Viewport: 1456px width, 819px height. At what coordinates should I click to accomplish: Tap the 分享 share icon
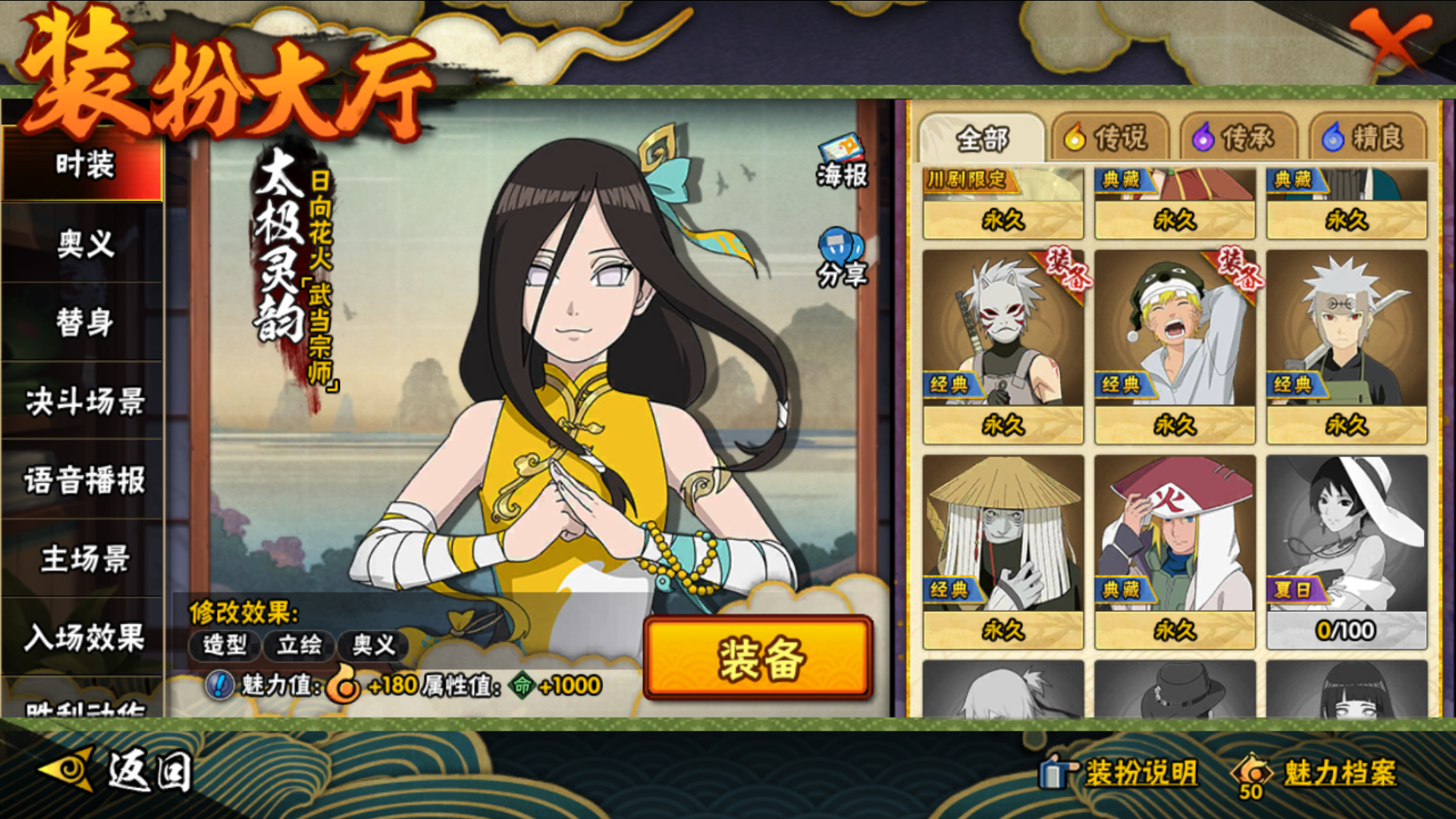pos(841,258)
